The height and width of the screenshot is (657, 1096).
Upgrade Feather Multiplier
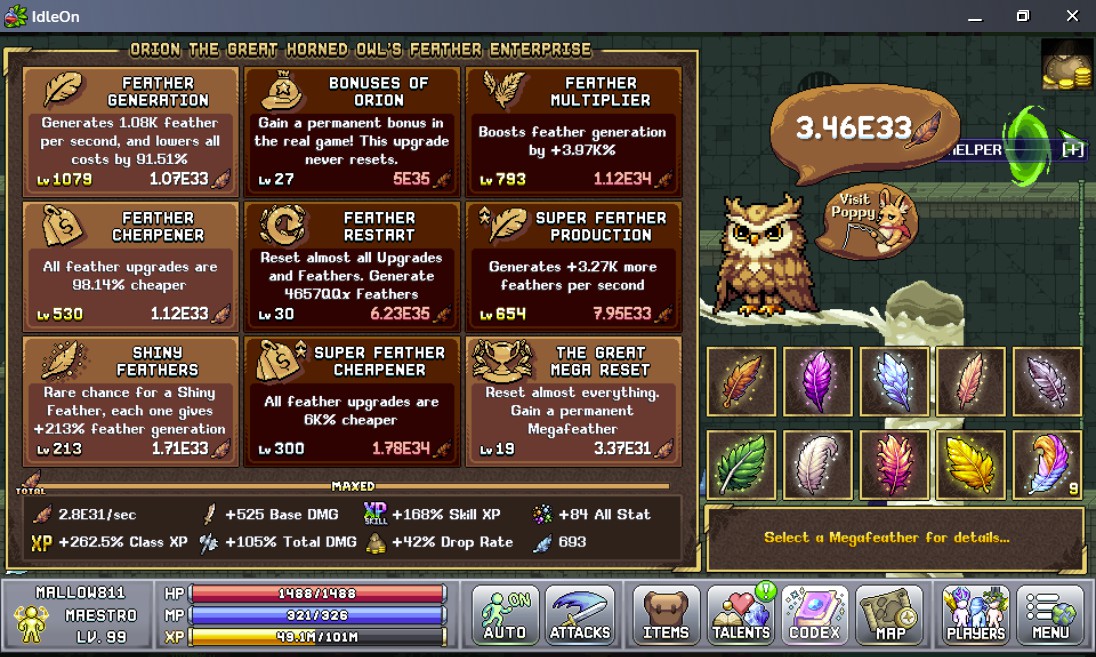(573, 128)
